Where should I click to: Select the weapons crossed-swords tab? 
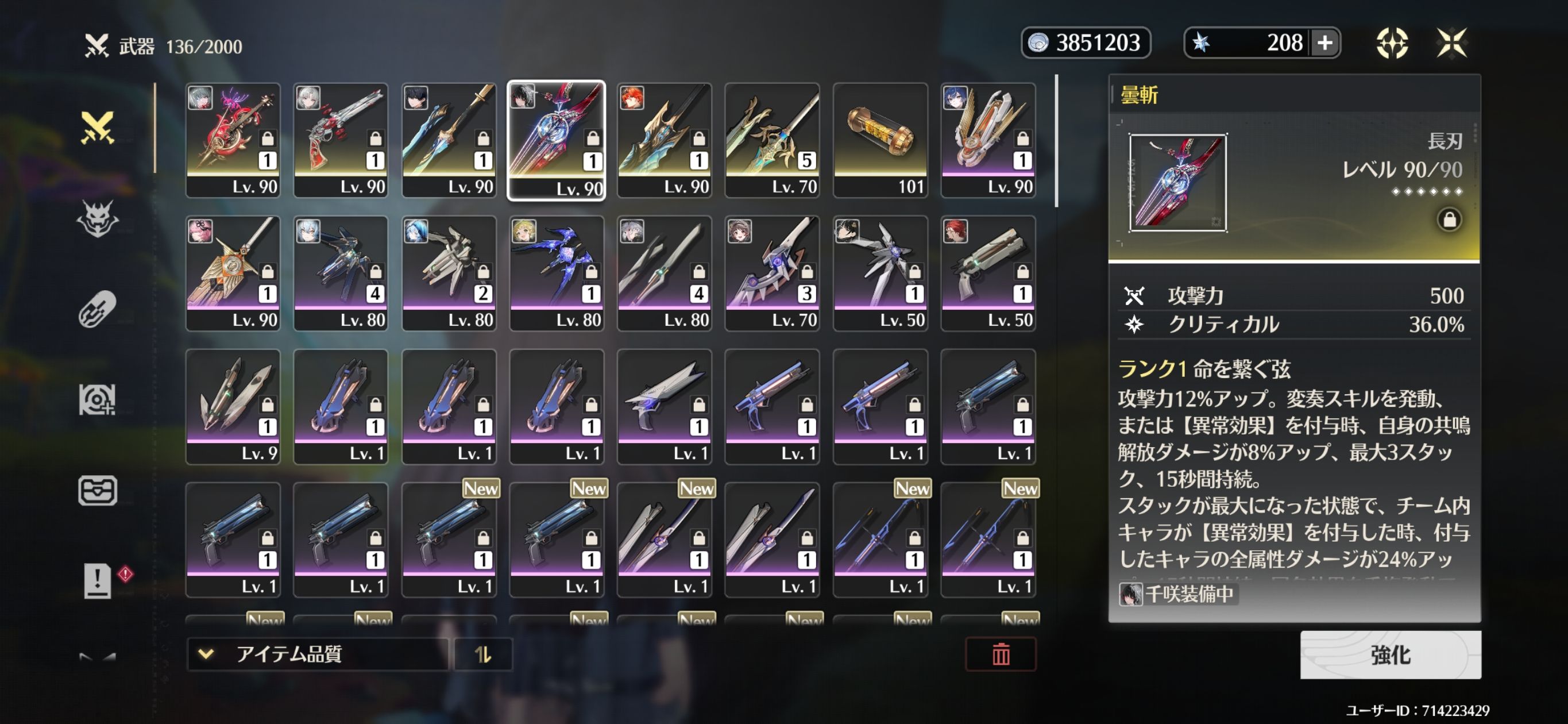[98, 128]
